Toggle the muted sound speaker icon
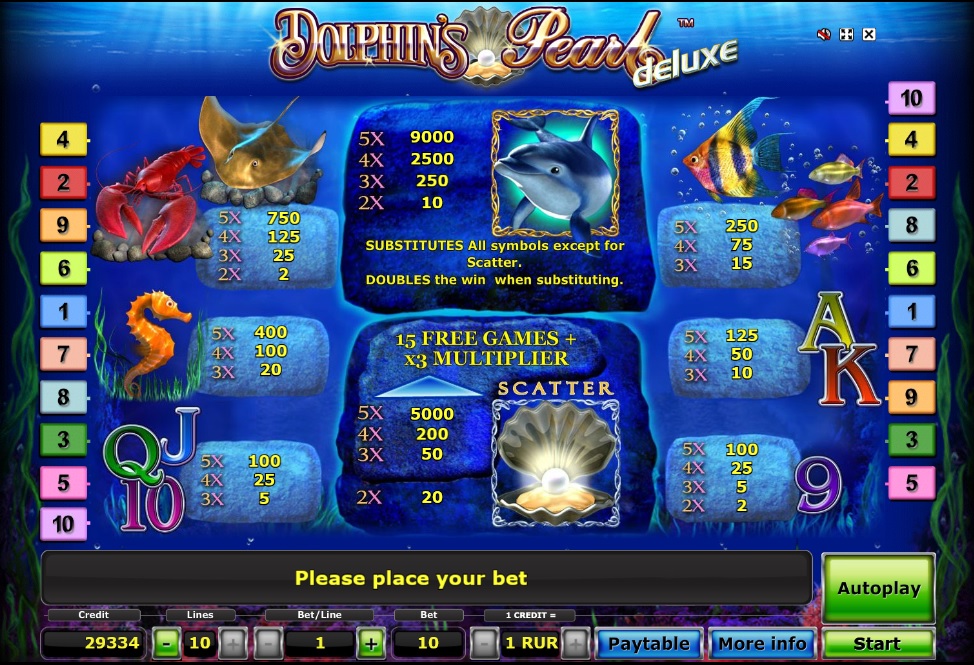 click(x=824, y=35)
